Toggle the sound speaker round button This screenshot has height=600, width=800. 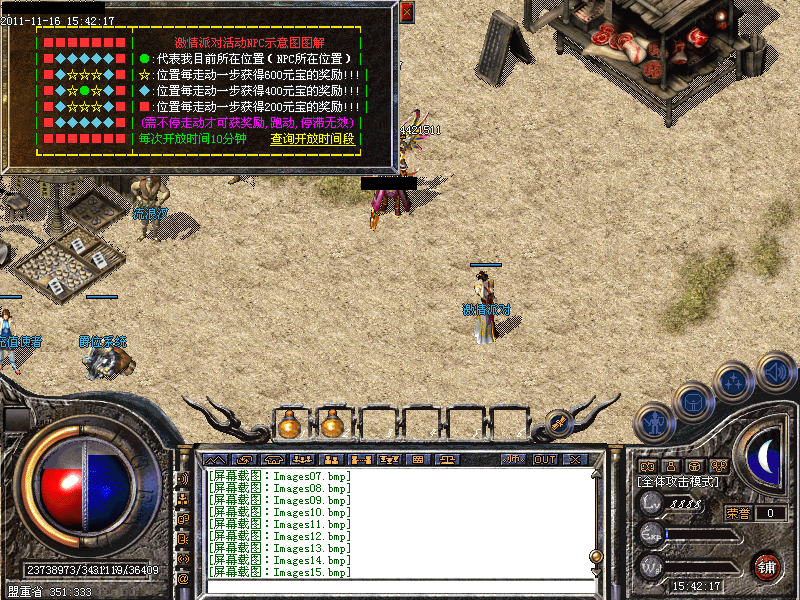coord(775,371)
